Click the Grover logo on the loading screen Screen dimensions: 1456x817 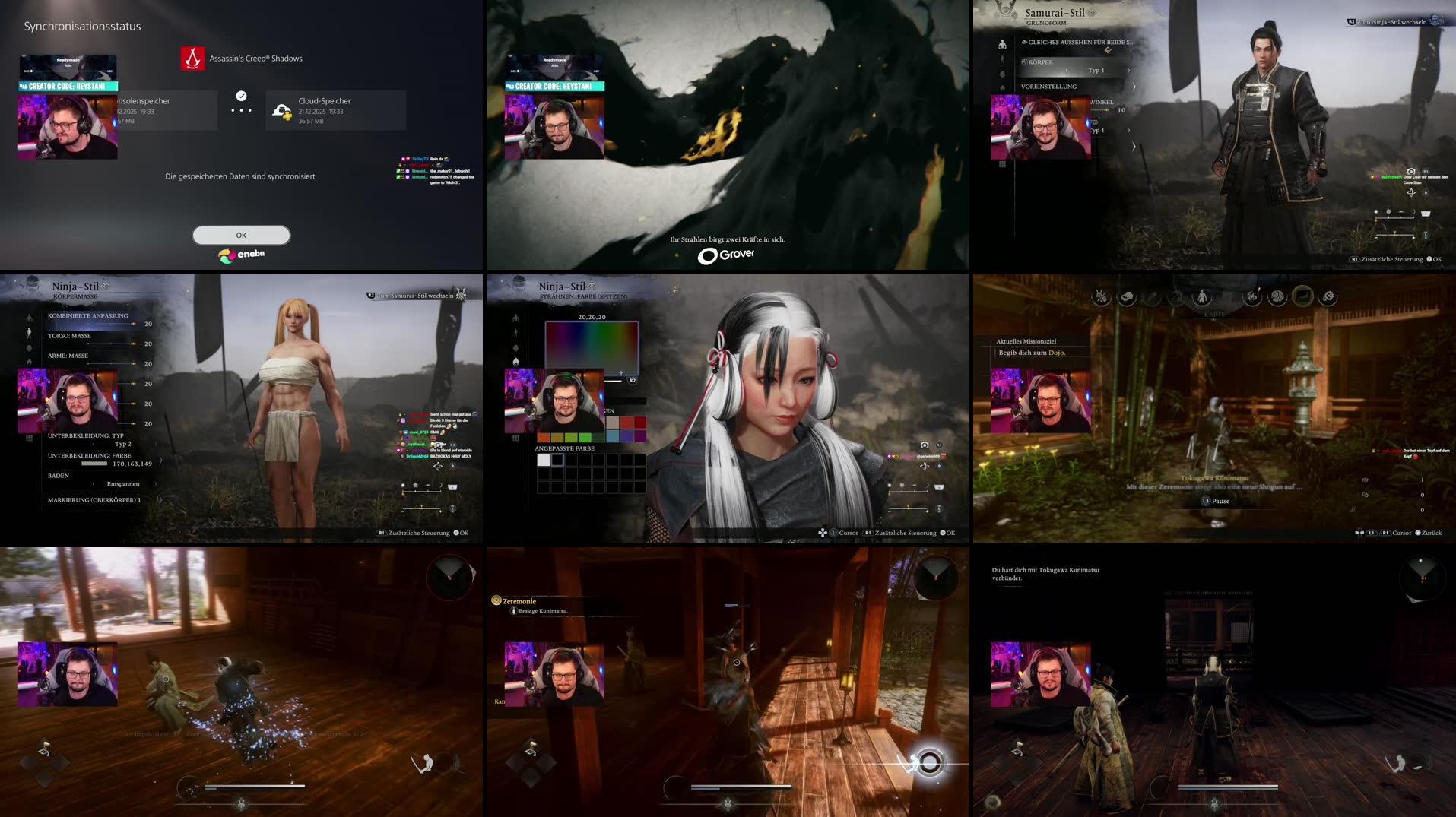click(x=728, y=256)
